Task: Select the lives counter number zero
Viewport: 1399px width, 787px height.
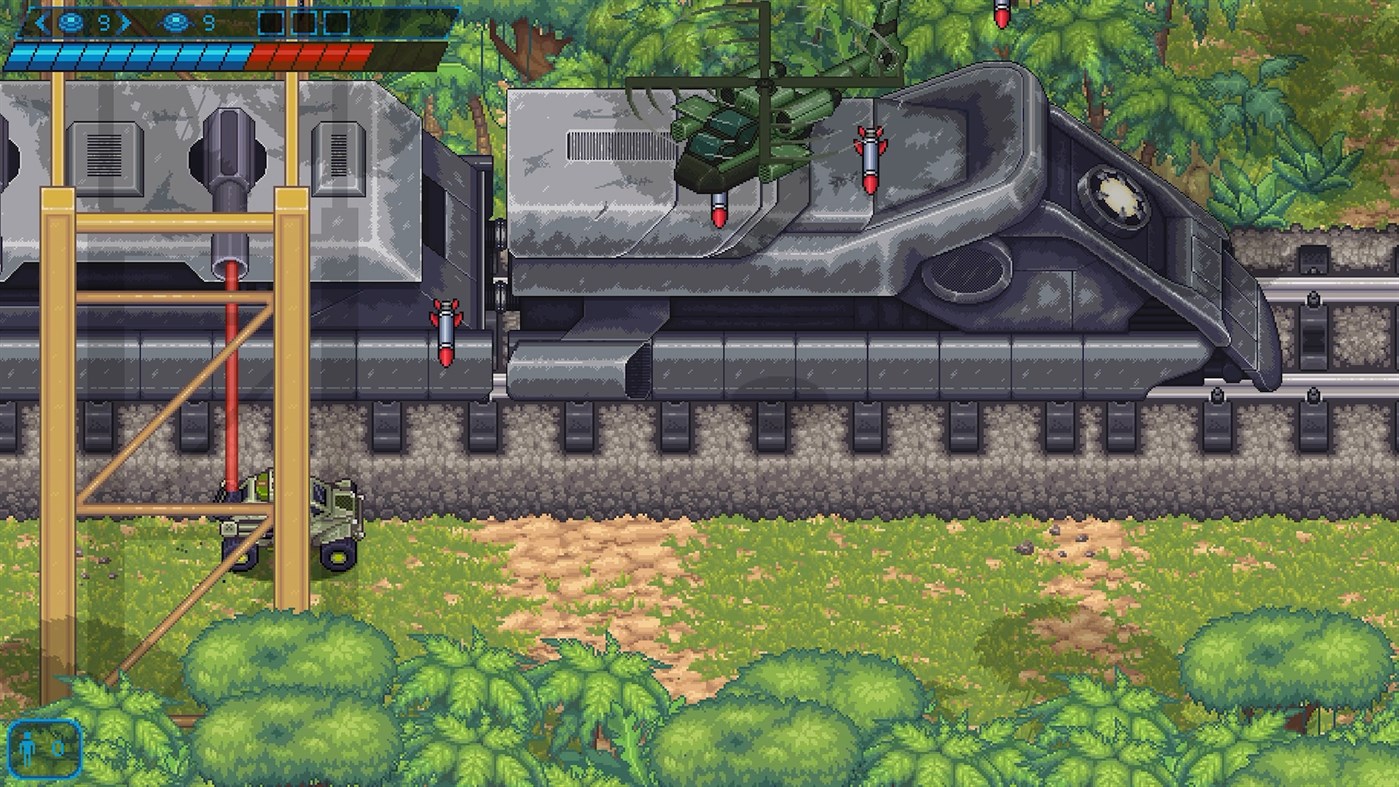Action: [58, 748]
